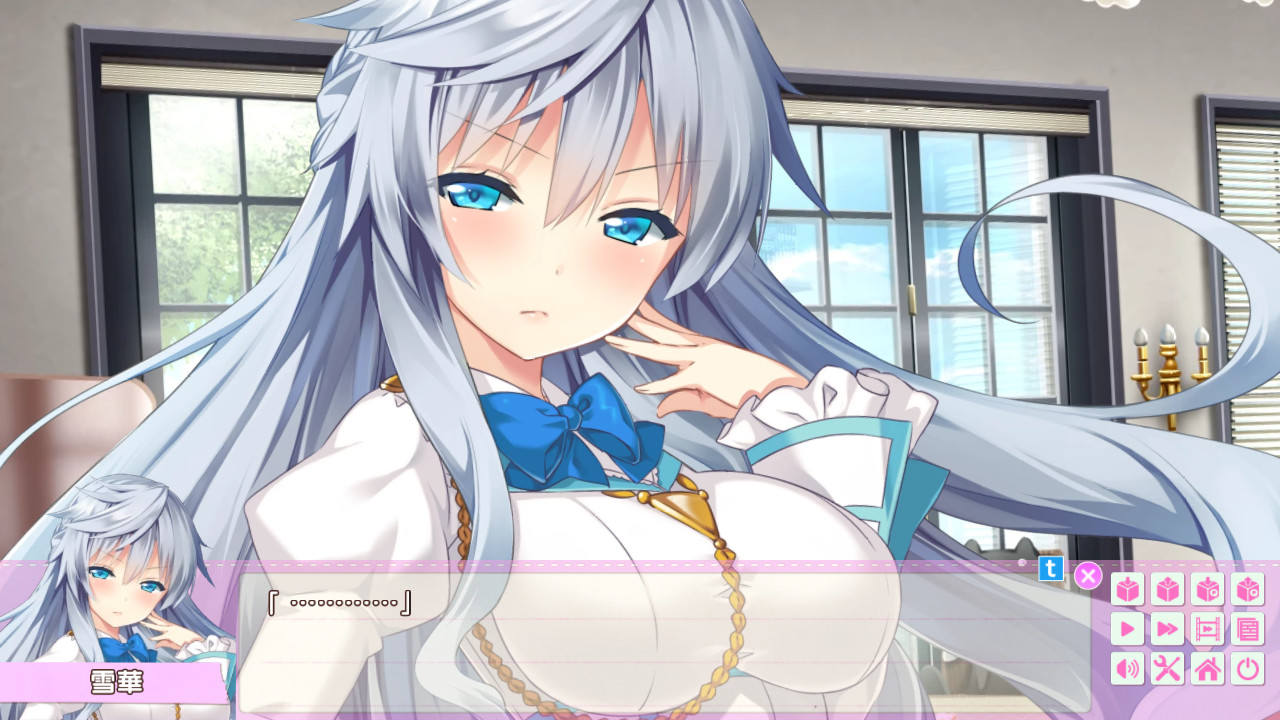The height and width of the screenshot is (720, 1280).
Task: Toggle voice playback with the speaker icon
Action: 1126,666
